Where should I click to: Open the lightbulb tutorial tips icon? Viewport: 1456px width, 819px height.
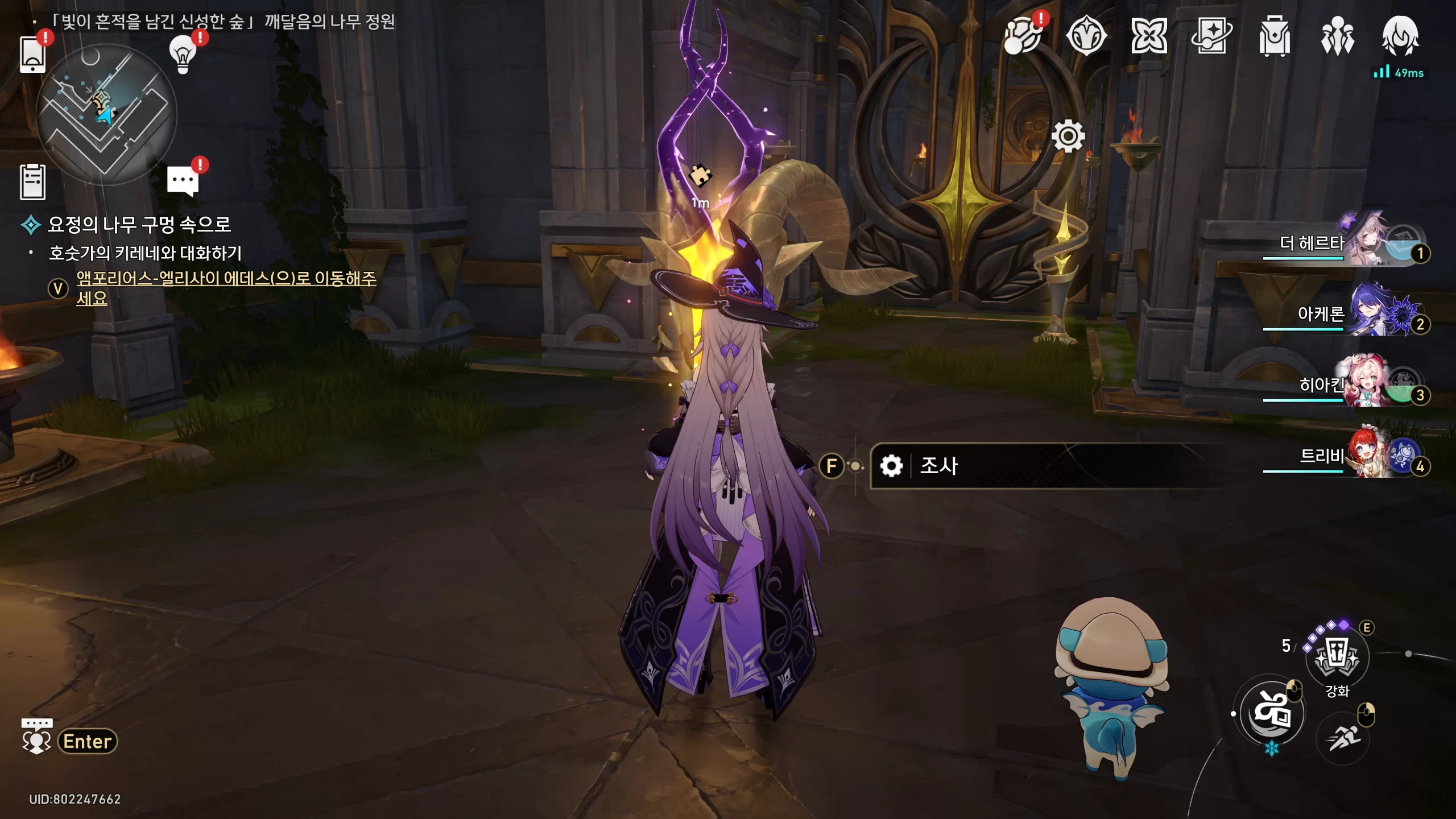[183, 55]
